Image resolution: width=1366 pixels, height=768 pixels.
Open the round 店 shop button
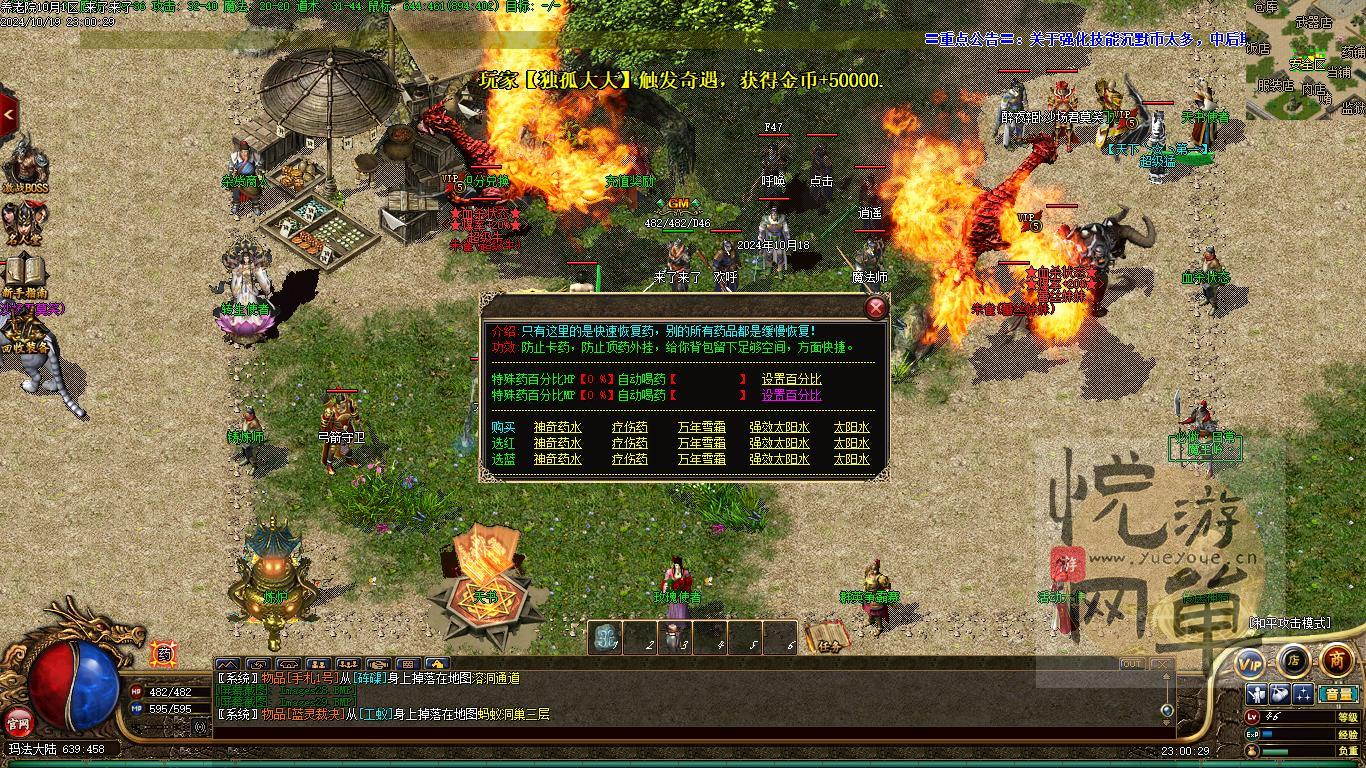pos(1293,660)
